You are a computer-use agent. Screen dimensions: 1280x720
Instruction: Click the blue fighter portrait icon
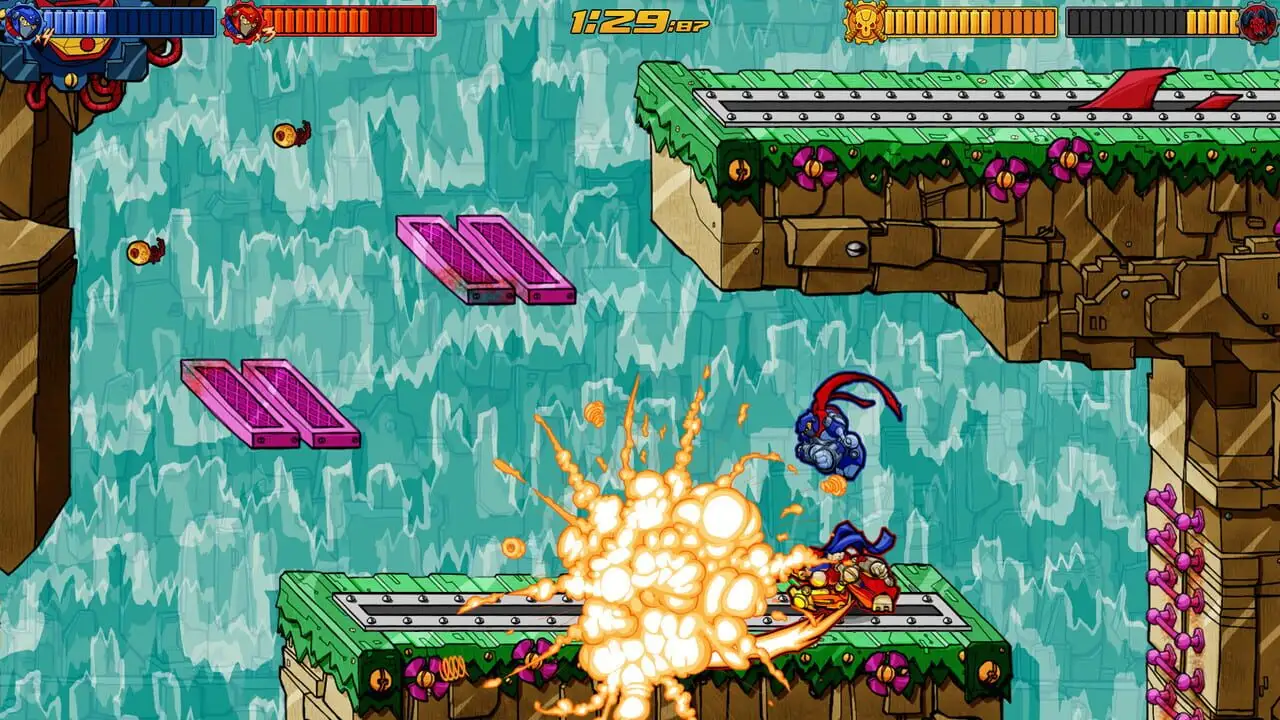(x=21, y=22)
